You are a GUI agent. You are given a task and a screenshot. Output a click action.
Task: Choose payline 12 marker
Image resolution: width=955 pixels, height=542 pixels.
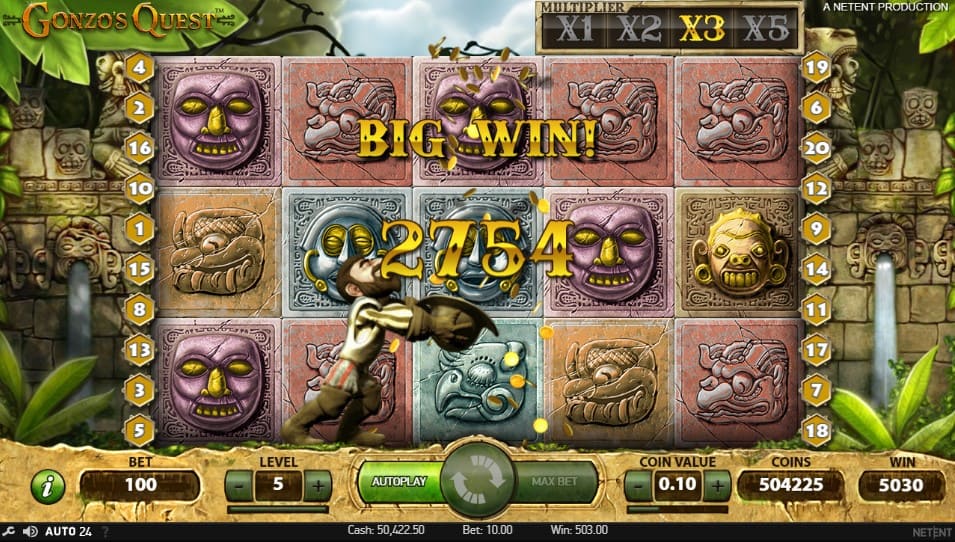[817, 186]
